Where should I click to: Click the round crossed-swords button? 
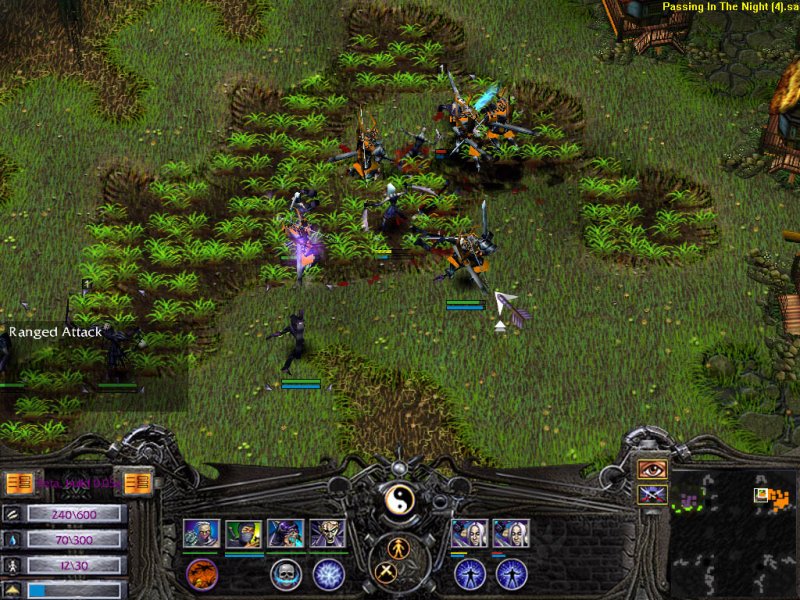[x=386, y=572]
